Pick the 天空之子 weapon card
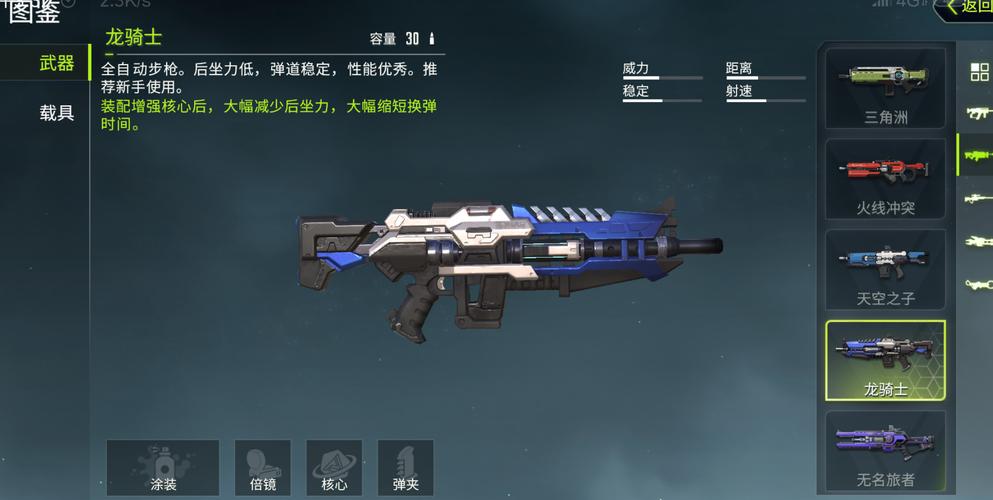The height and width of the screenshot is (500, 993). [885, 270]
